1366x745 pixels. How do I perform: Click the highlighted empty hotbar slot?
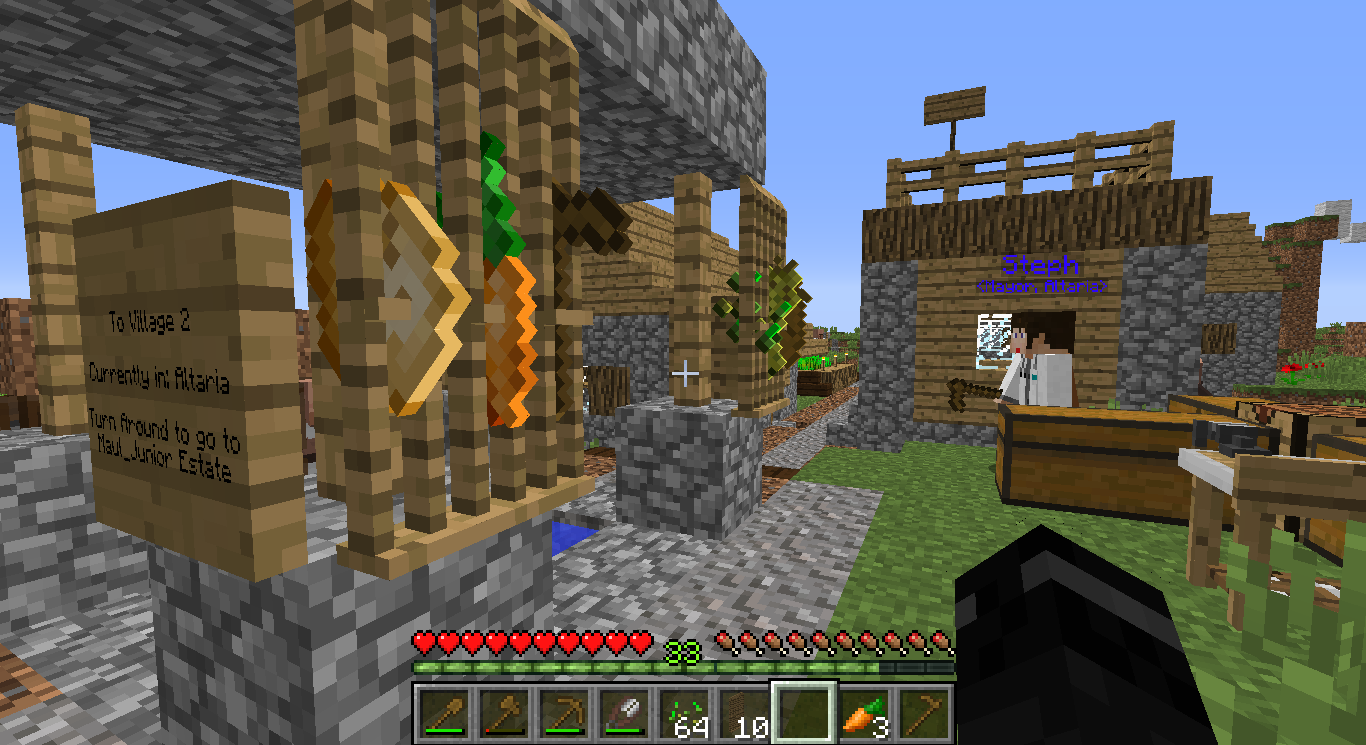click(x=803, y=713)
